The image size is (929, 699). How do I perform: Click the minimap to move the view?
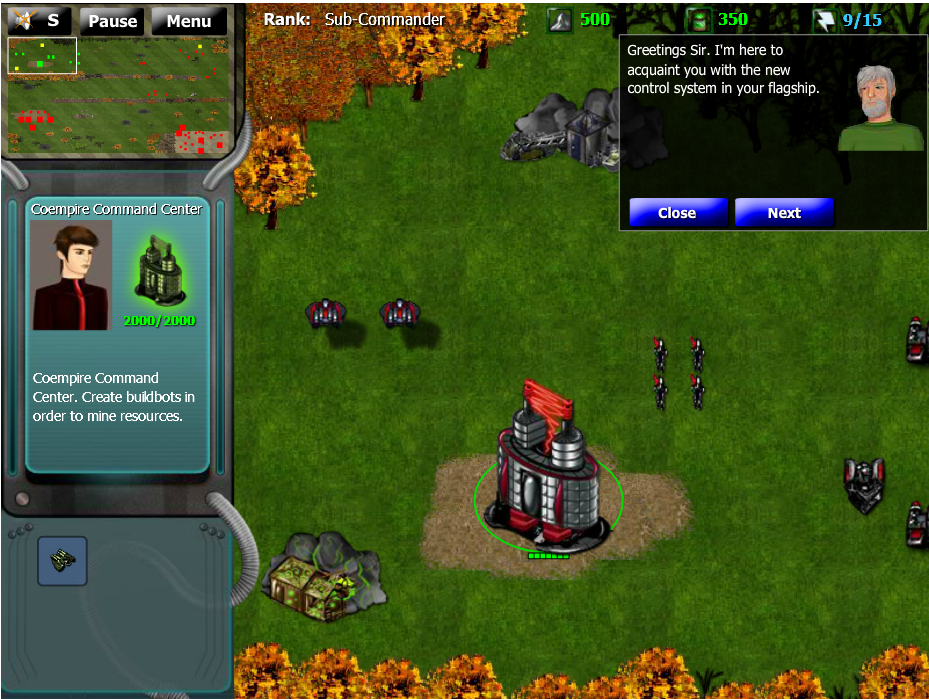(x=120, y=95)
